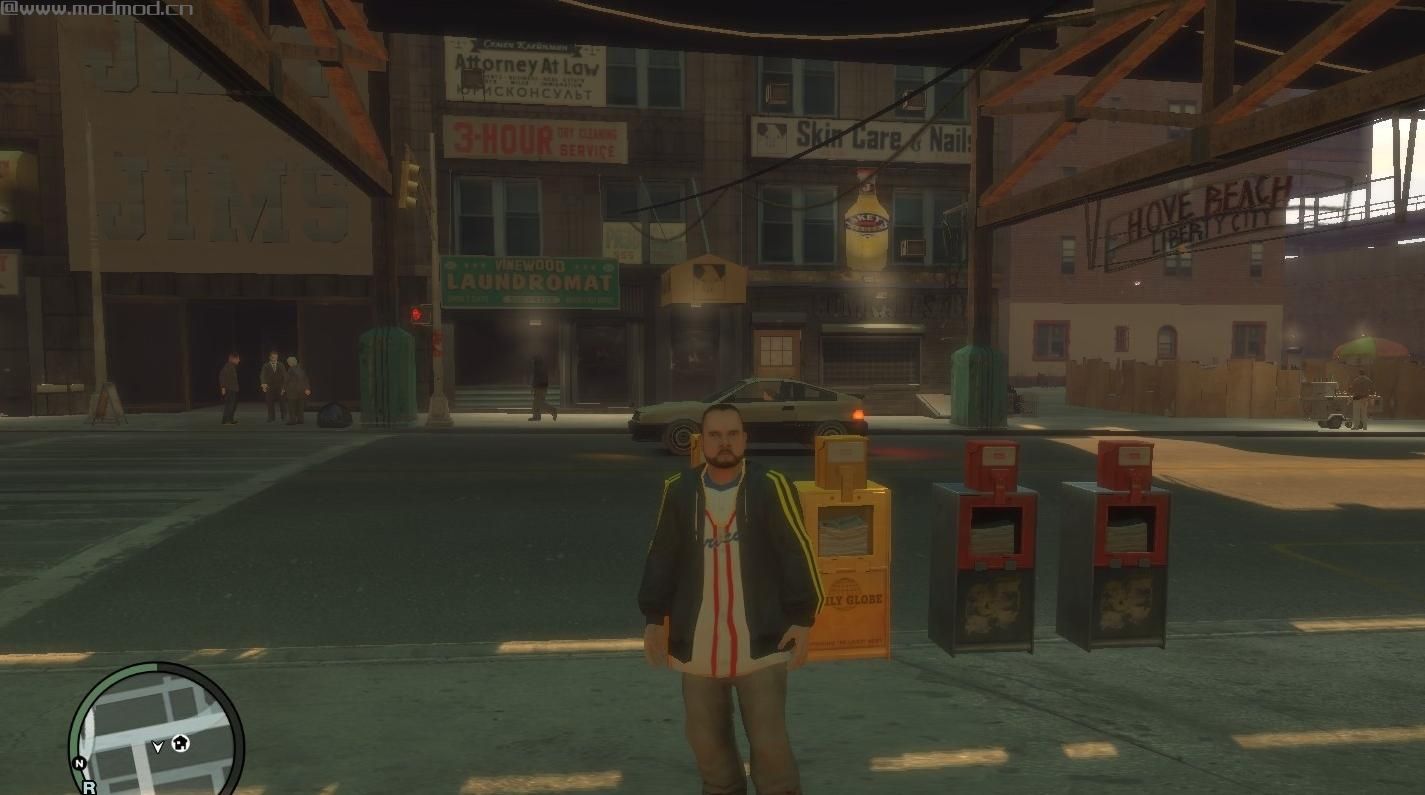Open the lid of the Daily Globe dispenser

[x=840, y=460]
